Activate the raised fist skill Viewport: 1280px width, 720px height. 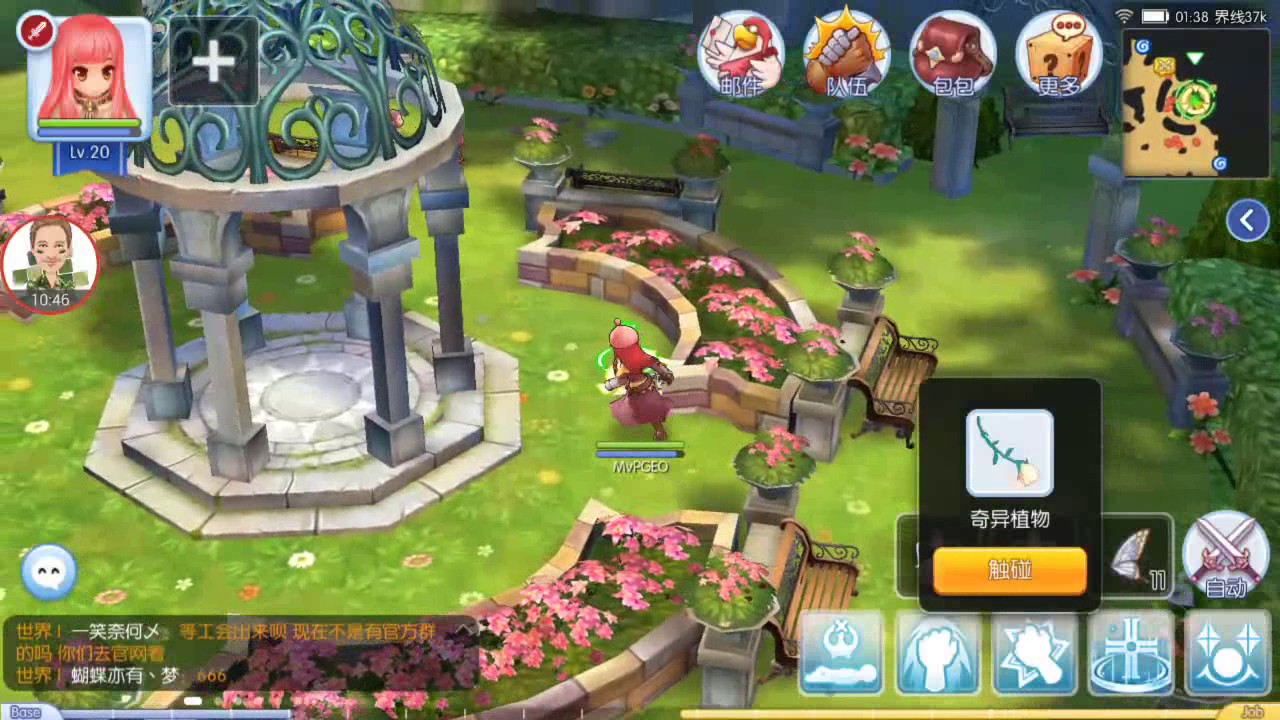click(937, 653)
